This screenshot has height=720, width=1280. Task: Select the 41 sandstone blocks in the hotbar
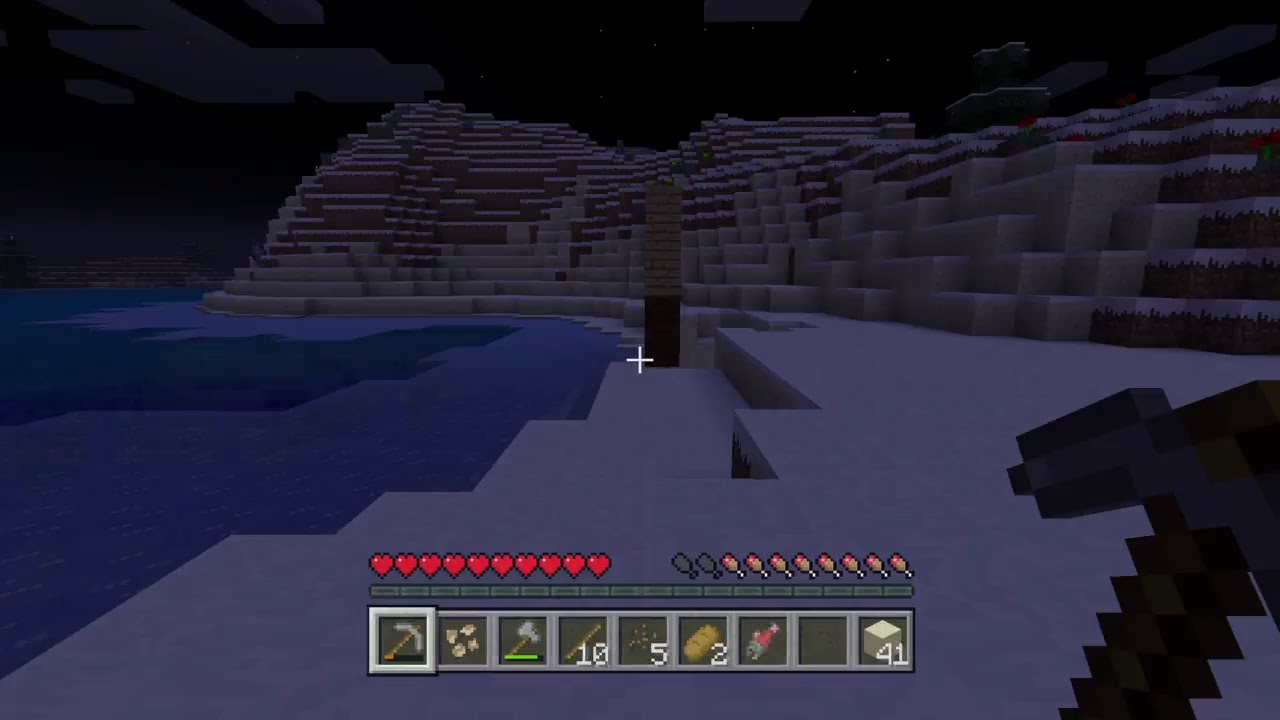coord(881,640)
